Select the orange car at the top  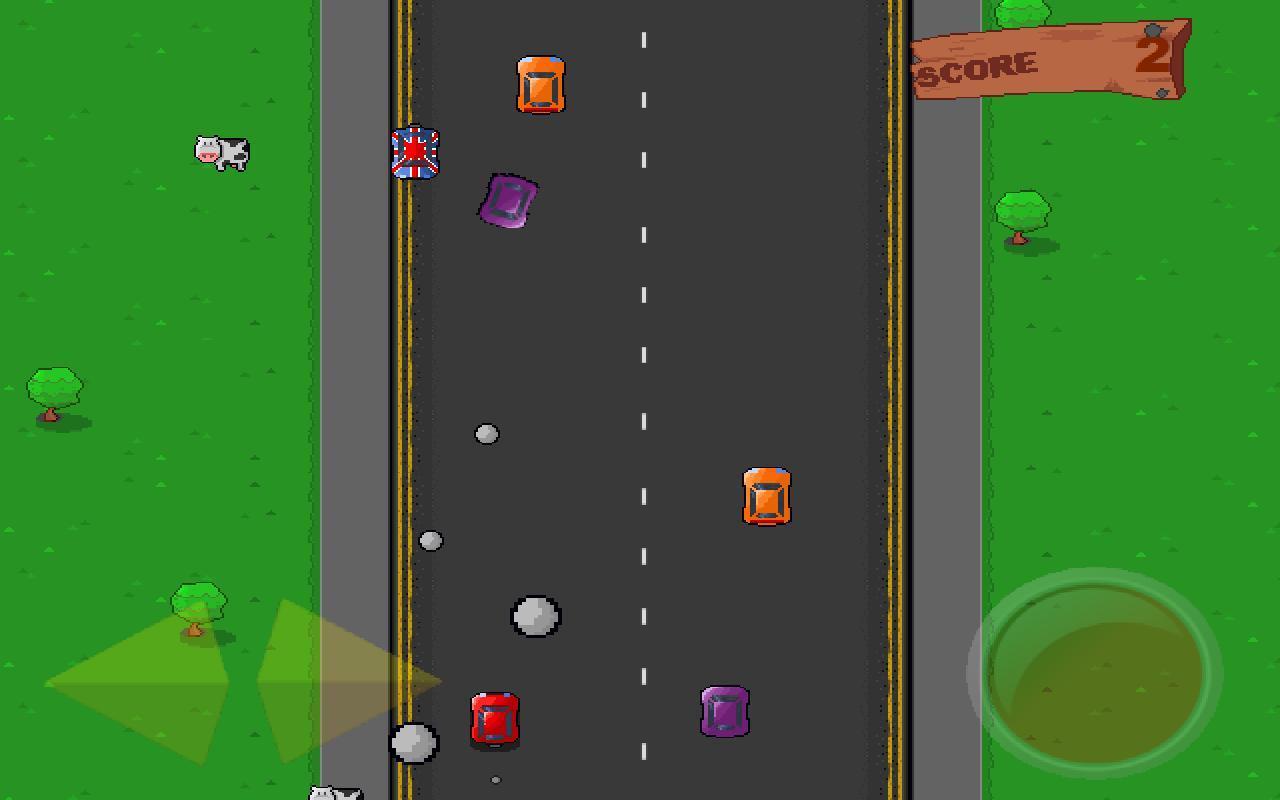(541, 84)
